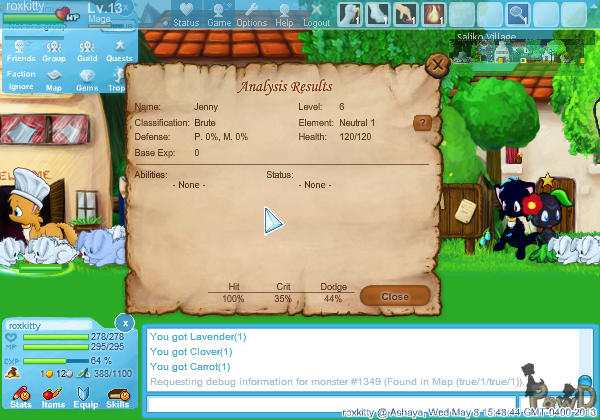Open the Status menu
600x420 pixels.
point(186,15)
